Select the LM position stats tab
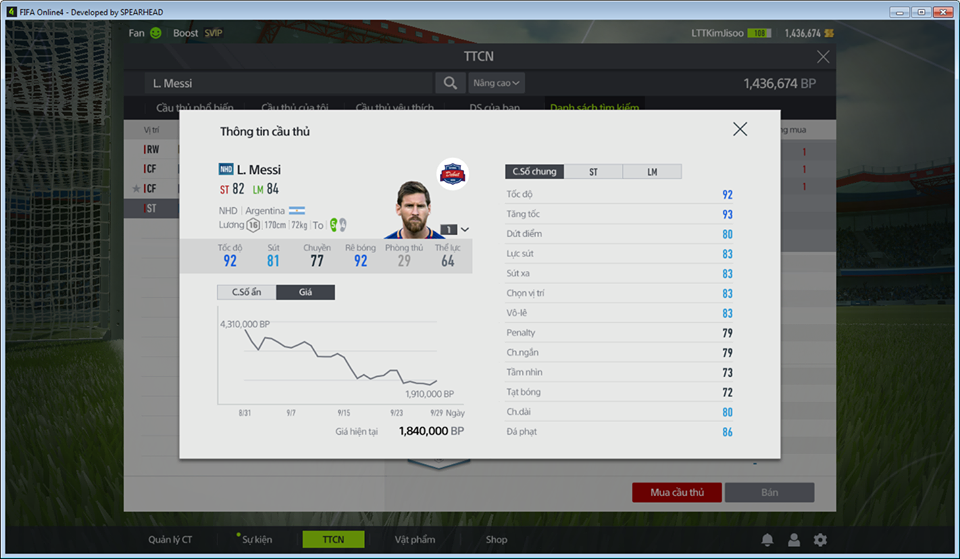 (652, 172)
